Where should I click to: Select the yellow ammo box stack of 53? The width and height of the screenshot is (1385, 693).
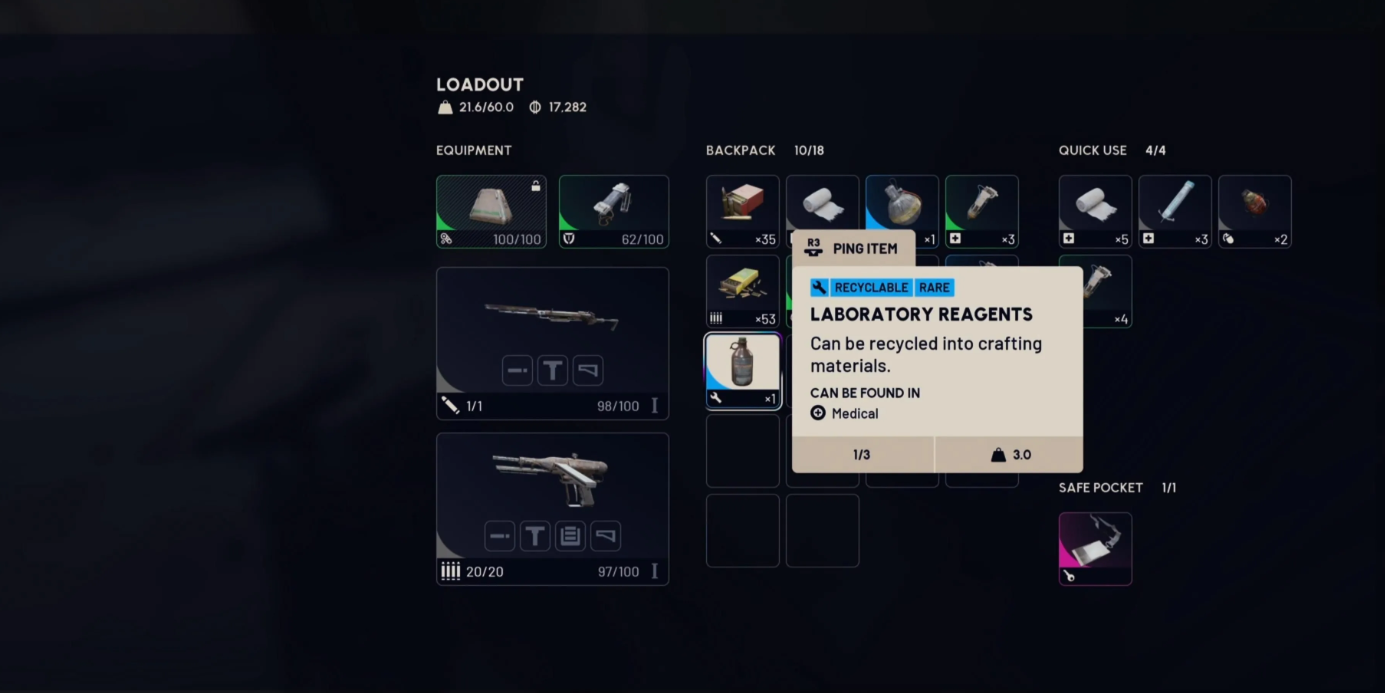pos(742,290)
